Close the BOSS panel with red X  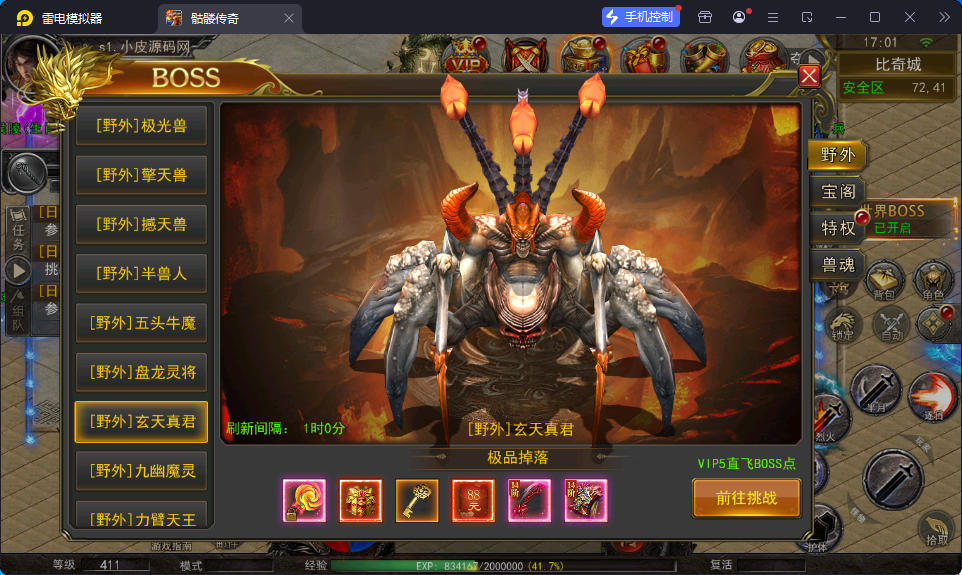click(x=809, y=76)
